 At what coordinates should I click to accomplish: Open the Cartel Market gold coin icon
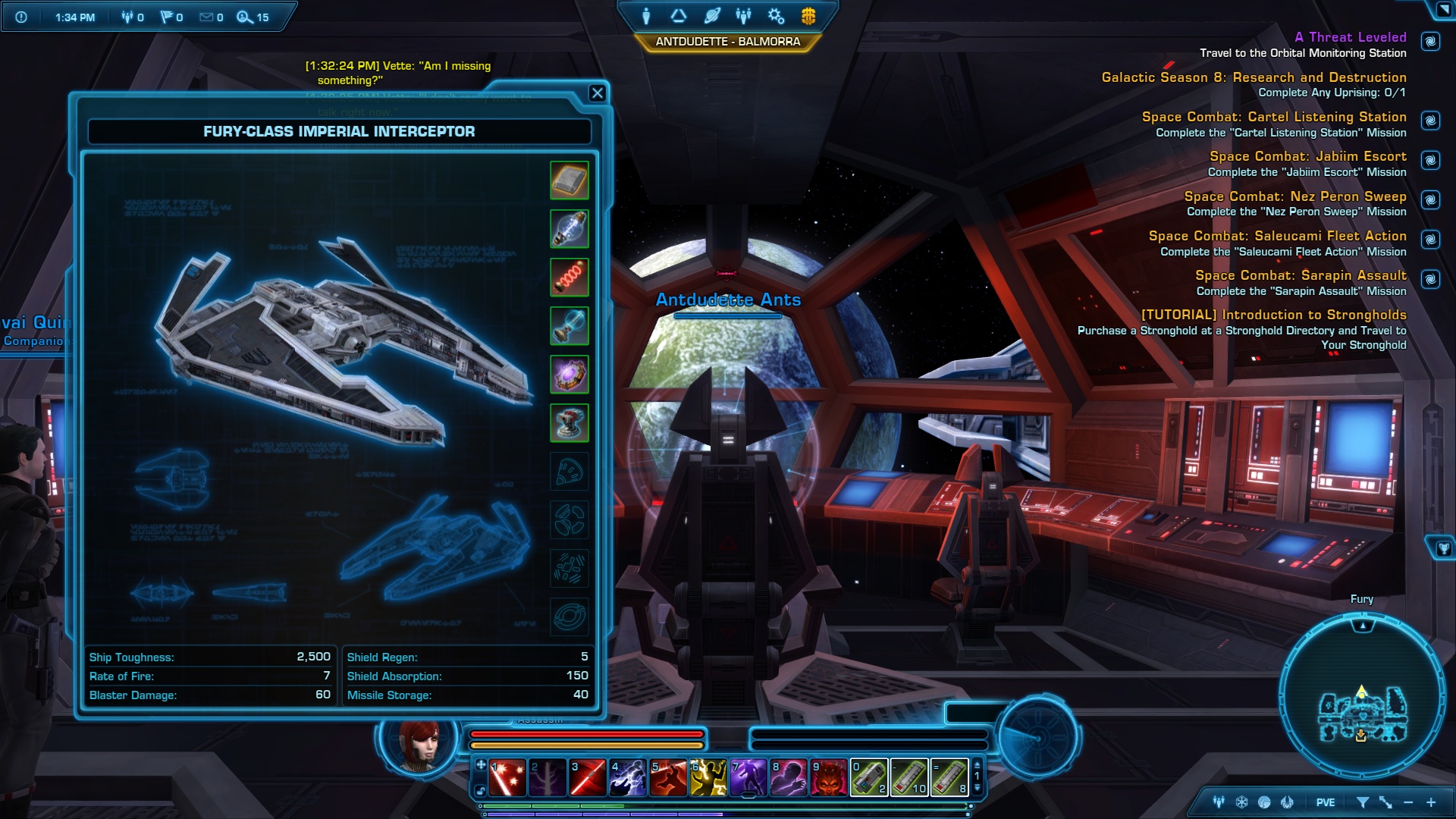click(x=808, y=16)
